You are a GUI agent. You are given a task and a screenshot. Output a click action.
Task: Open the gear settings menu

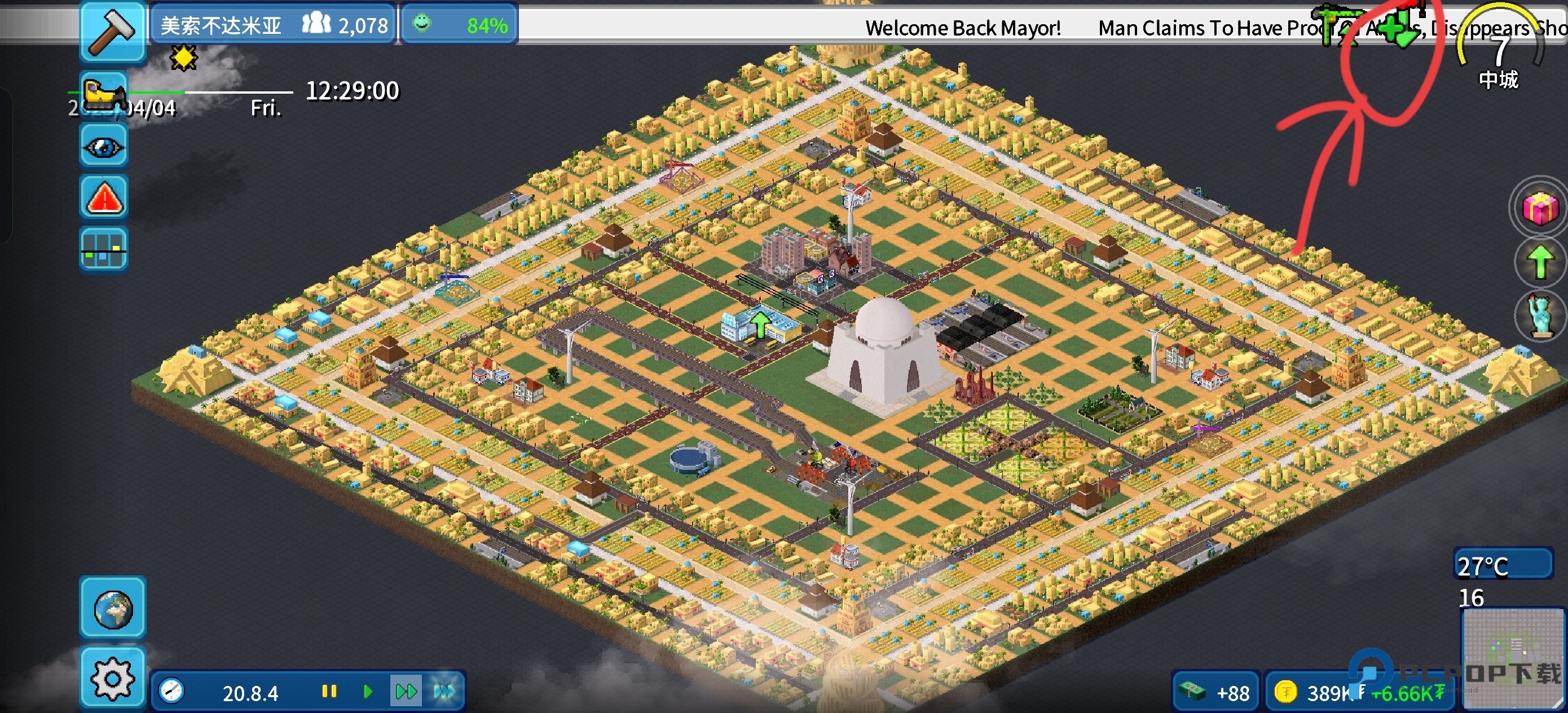(x=113, y=677)
